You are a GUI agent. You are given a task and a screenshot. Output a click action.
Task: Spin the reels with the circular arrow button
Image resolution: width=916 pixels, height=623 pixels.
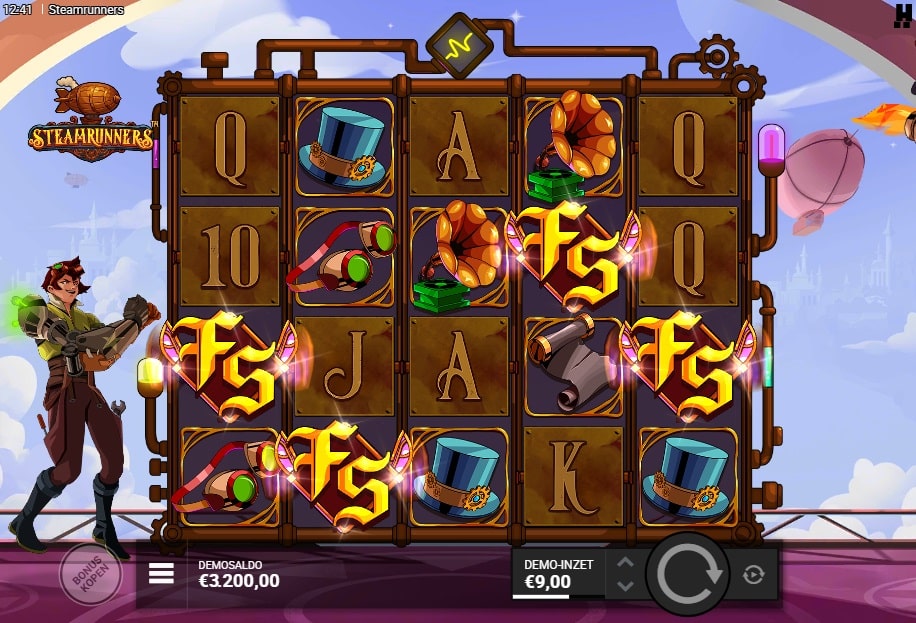pos(687,573)
